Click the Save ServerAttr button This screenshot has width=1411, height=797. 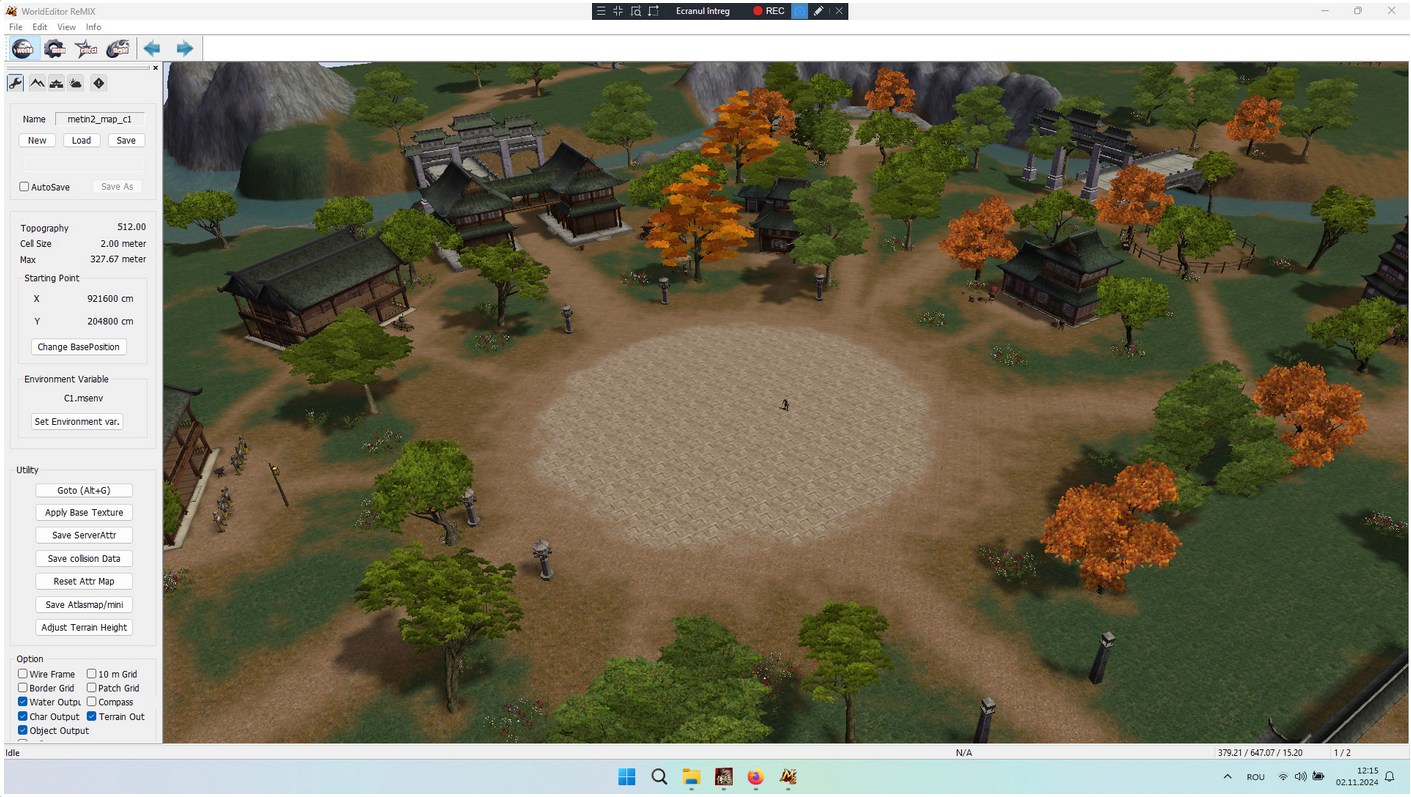pyautogui.click(x=84, y=536)
